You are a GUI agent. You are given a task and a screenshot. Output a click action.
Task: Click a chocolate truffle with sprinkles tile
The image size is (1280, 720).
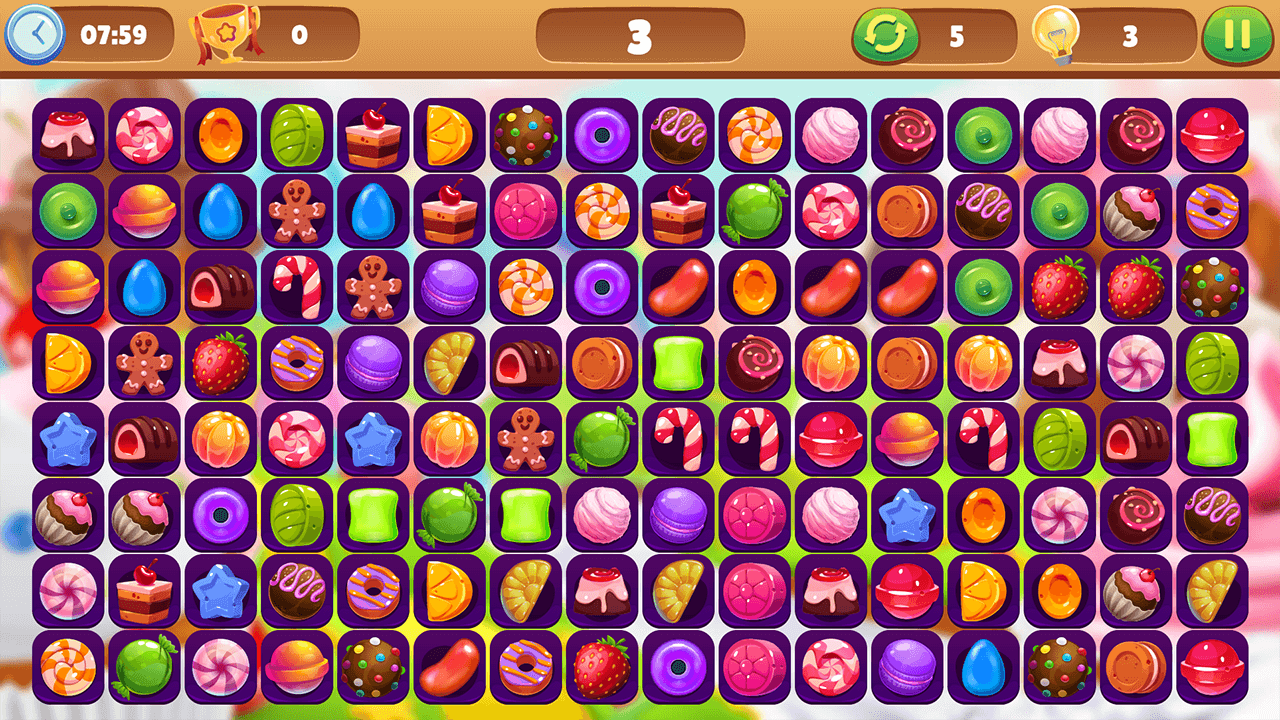pos(527,135)
